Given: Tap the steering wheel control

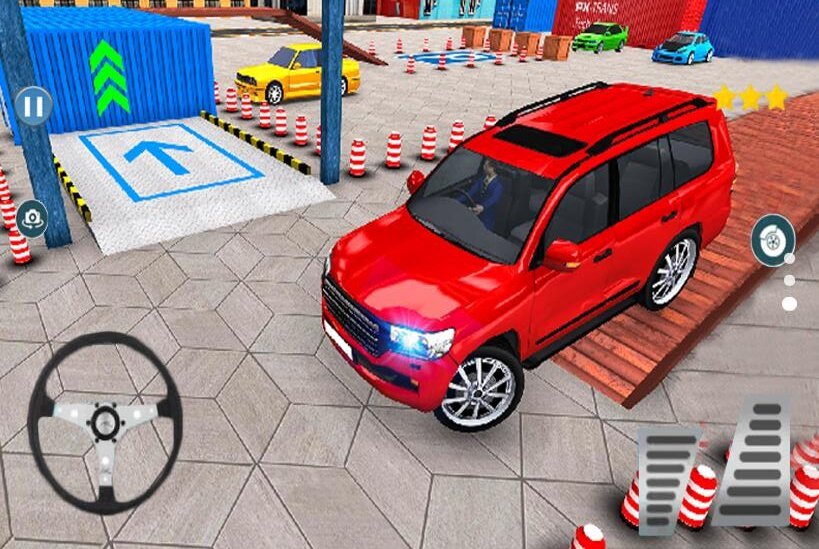Looking at the screenshot, I should tap(104, 421).
